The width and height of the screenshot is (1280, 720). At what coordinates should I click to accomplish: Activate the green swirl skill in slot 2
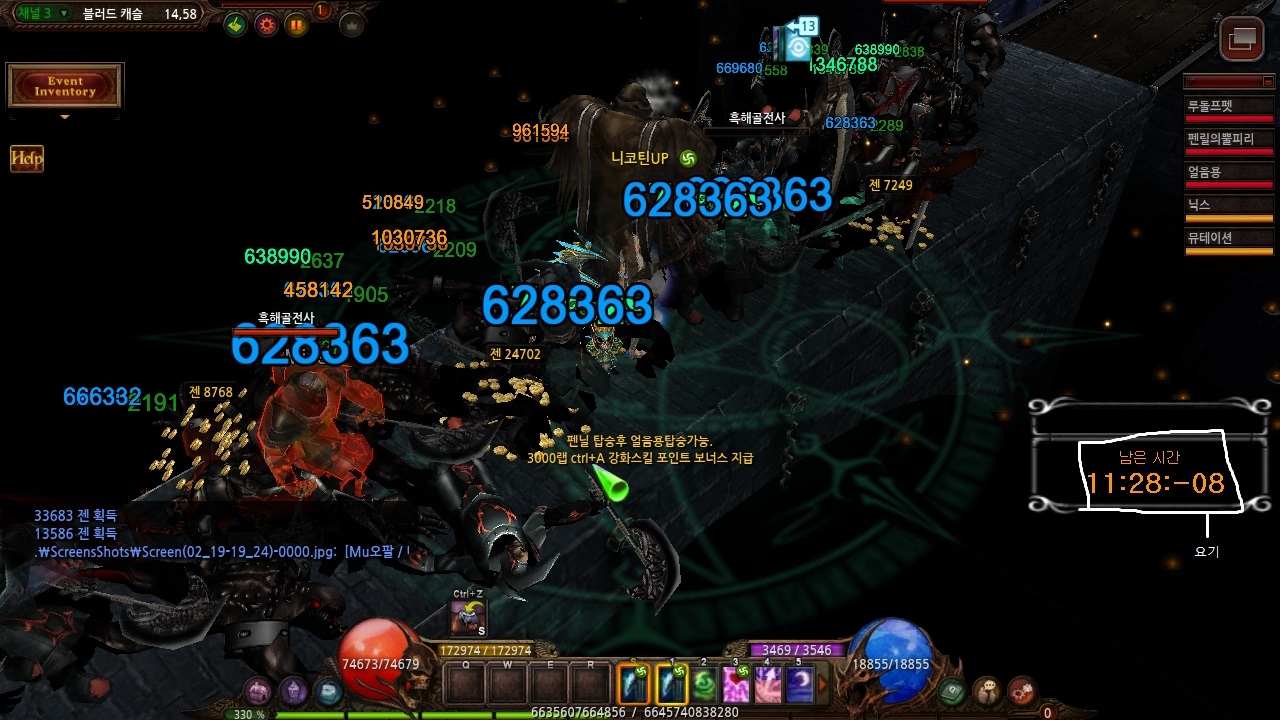point(706,684)
